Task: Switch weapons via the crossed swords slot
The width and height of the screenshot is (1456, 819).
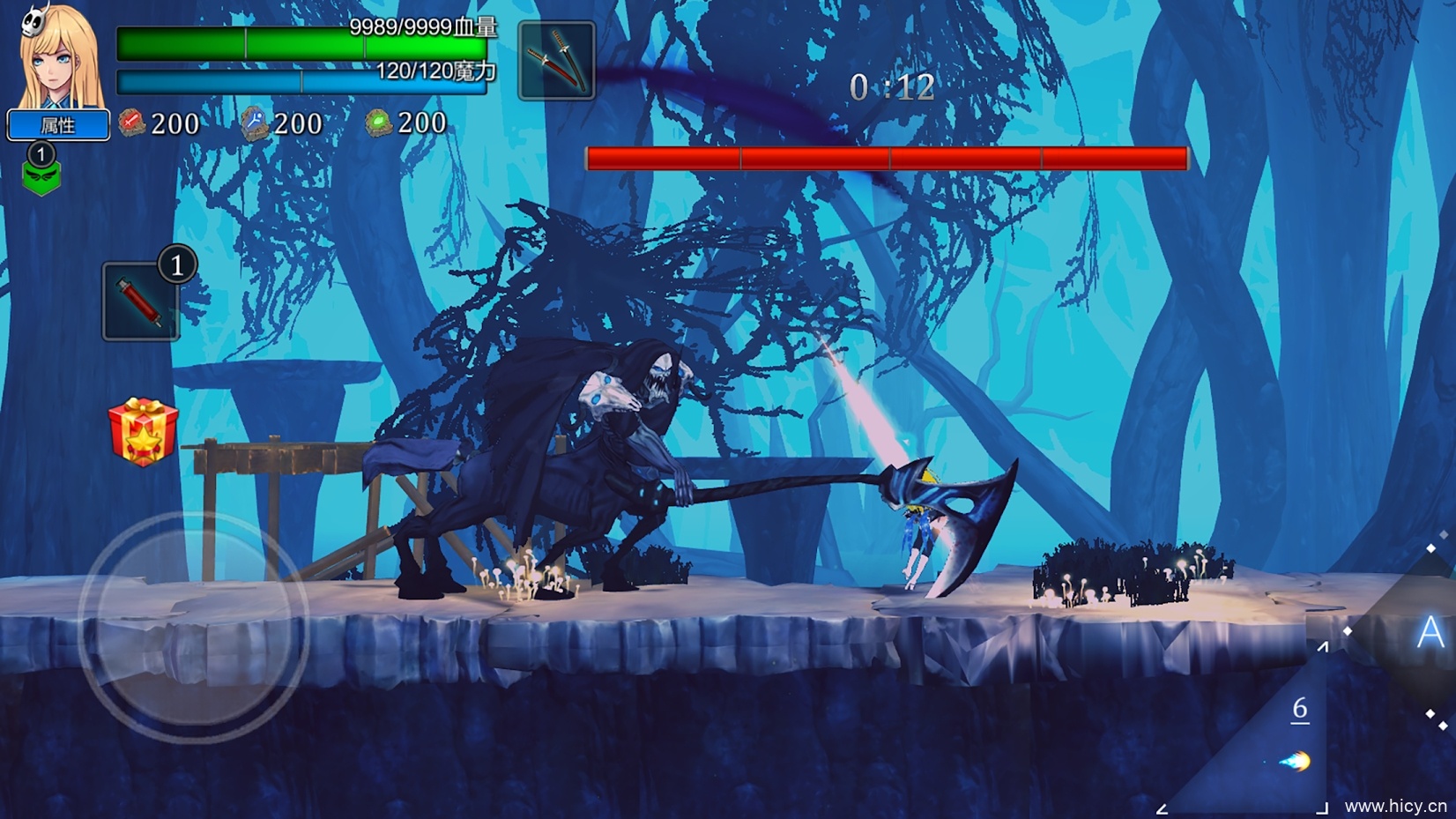Action: pyautogui.click(x=556, y=61)
